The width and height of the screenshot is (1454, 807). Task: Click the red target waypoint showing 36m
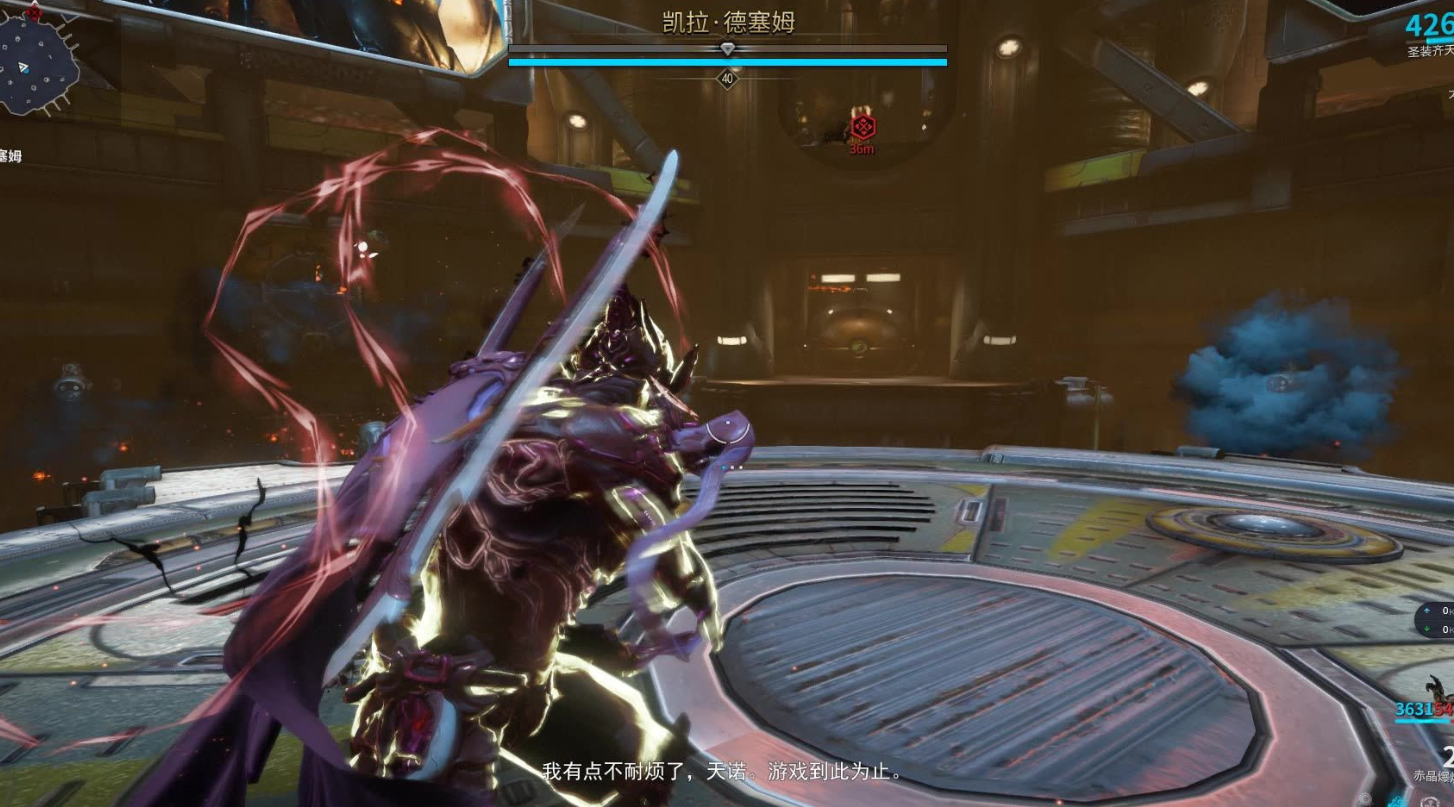(x=862, y=127)
